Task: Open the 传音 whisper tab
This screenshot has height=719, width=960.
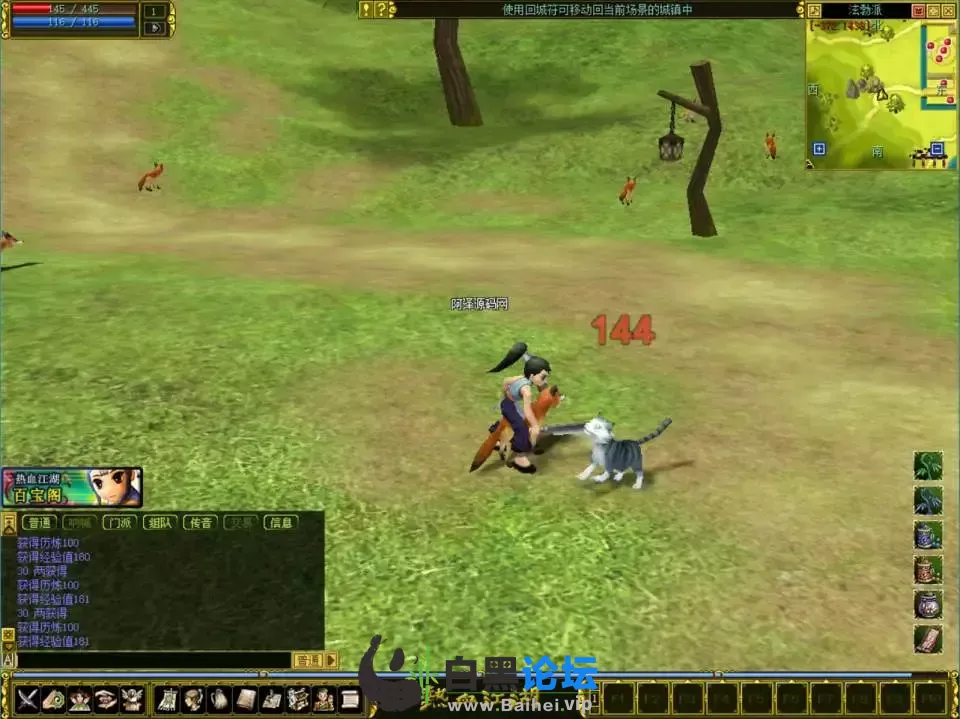Action: (200, 522)
